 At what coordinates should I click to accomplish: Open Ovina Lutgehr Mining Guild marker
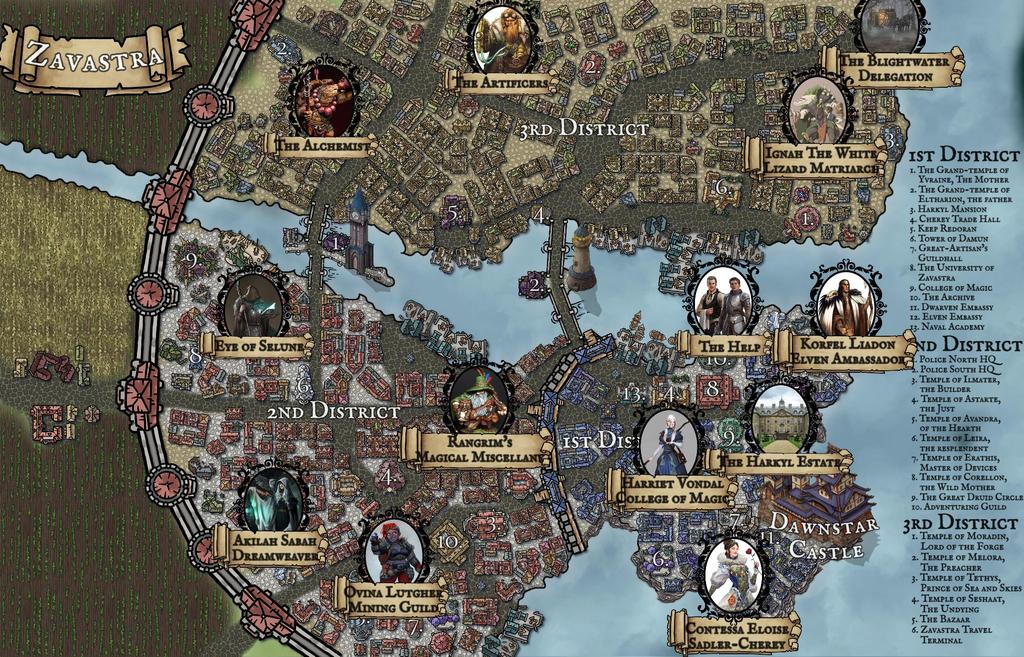tap(395, 550)
